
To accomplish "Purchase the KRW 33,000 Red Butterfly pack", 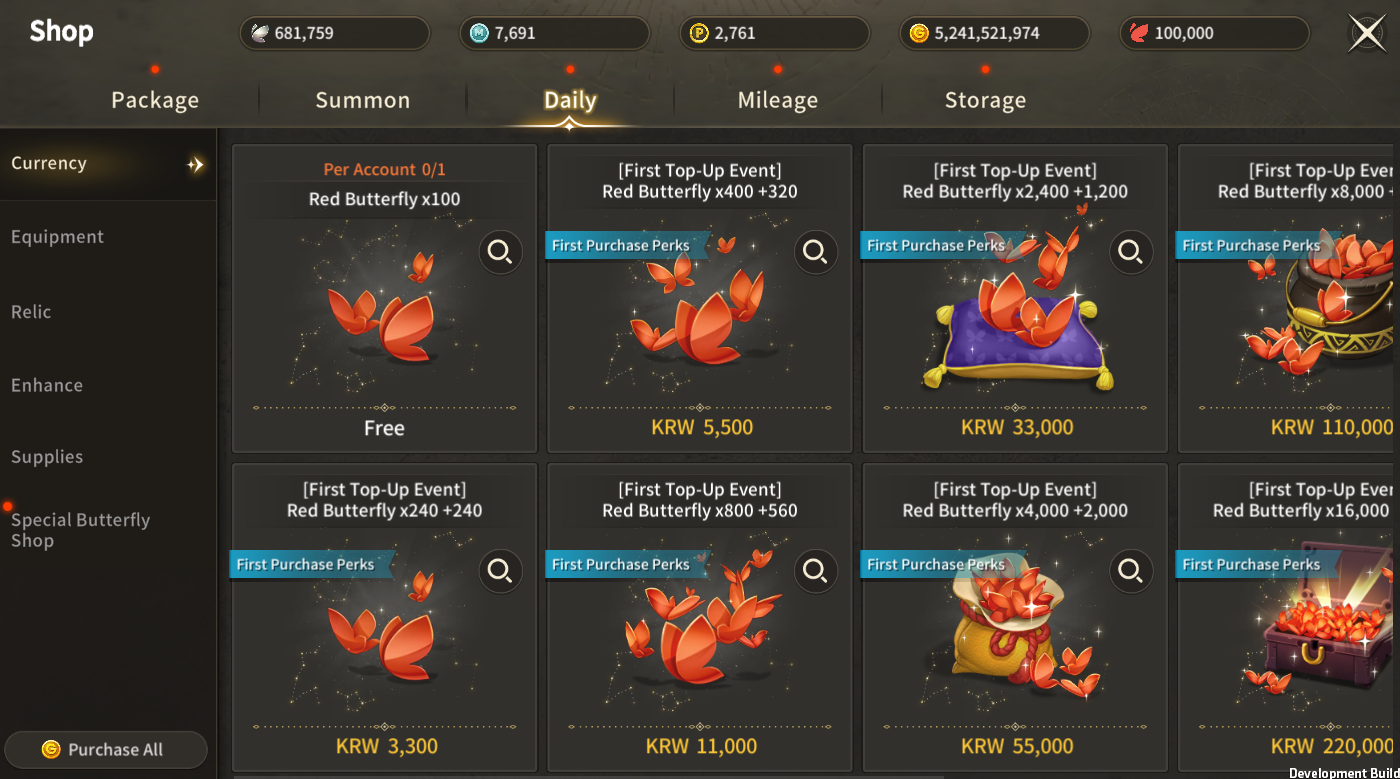I will pyautogui.click(x=1016, y=428).
